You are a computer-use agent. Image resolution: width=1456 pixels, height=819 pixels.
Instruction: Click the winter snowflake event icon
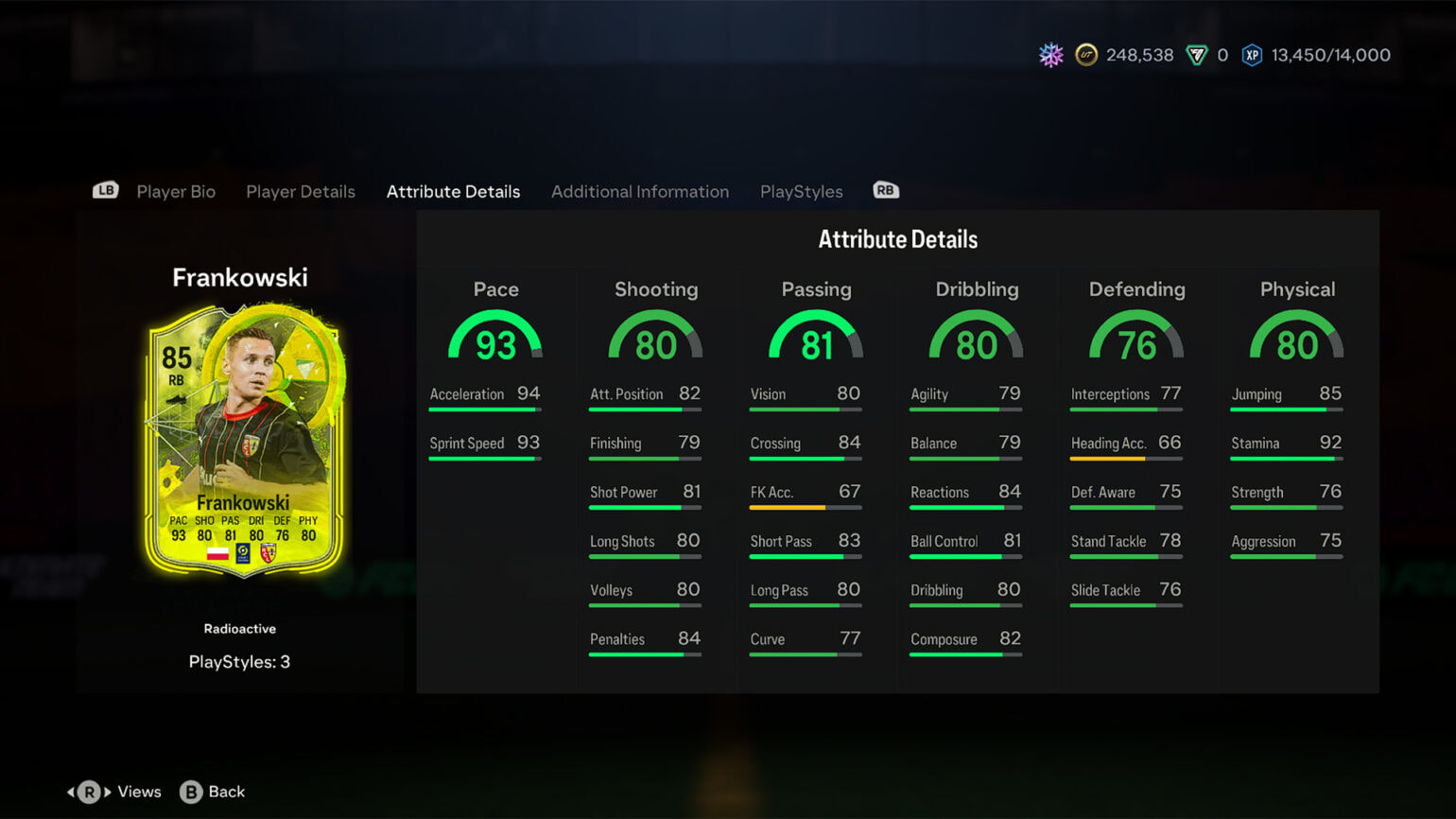coord(1049,55)
